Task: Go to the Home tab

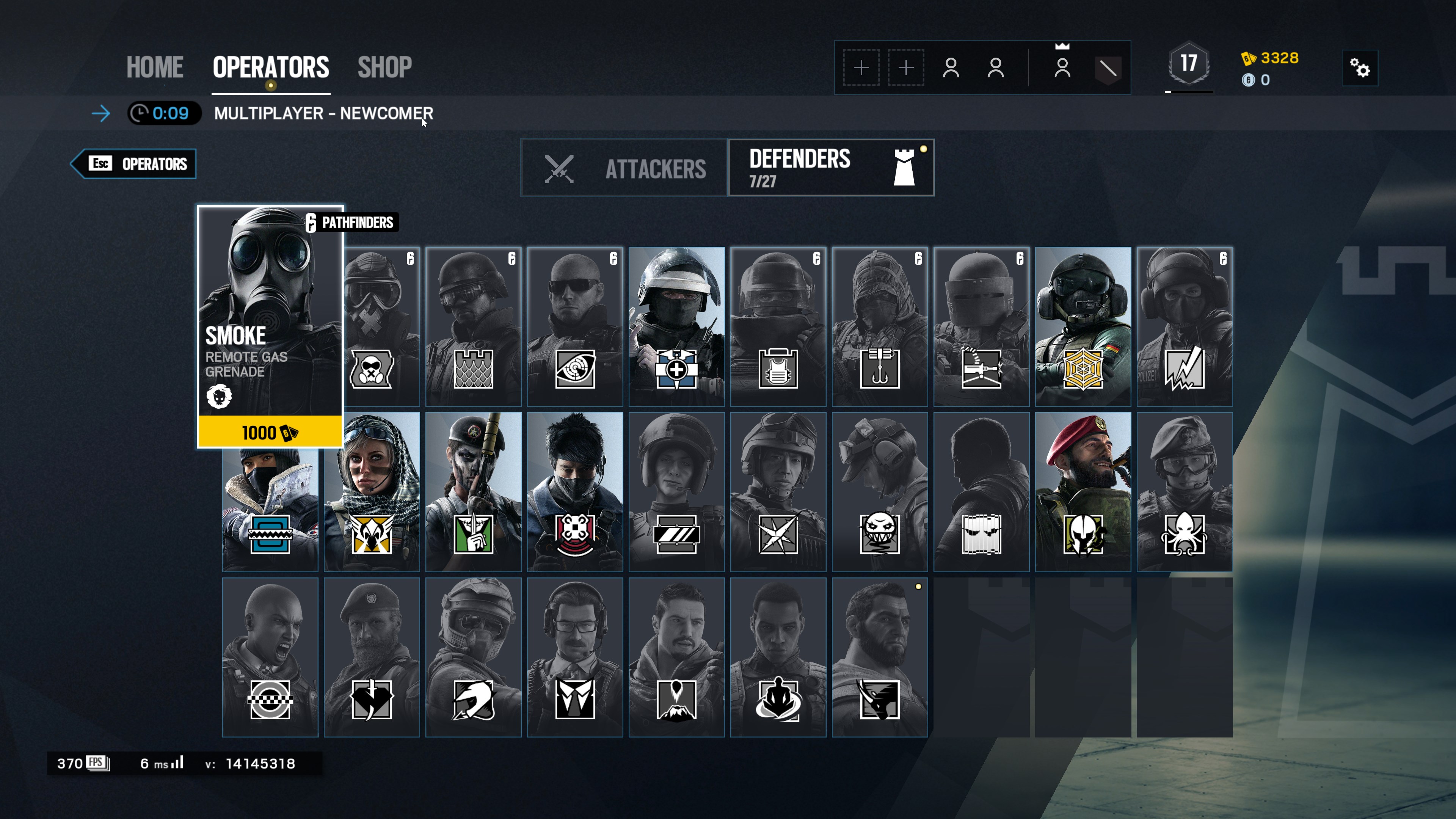Action: [x=154, y=67]
